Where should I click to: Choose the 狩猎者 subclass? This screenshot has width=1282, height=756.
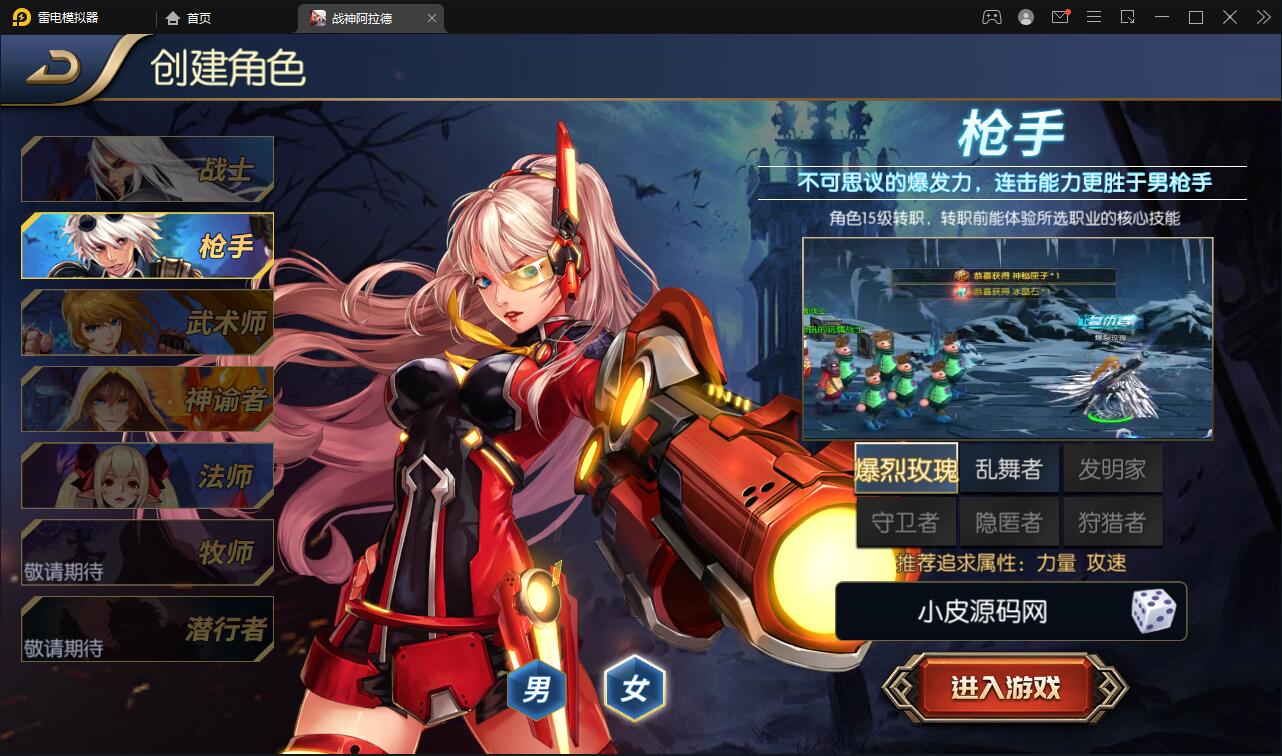[x=1112, y=520]
